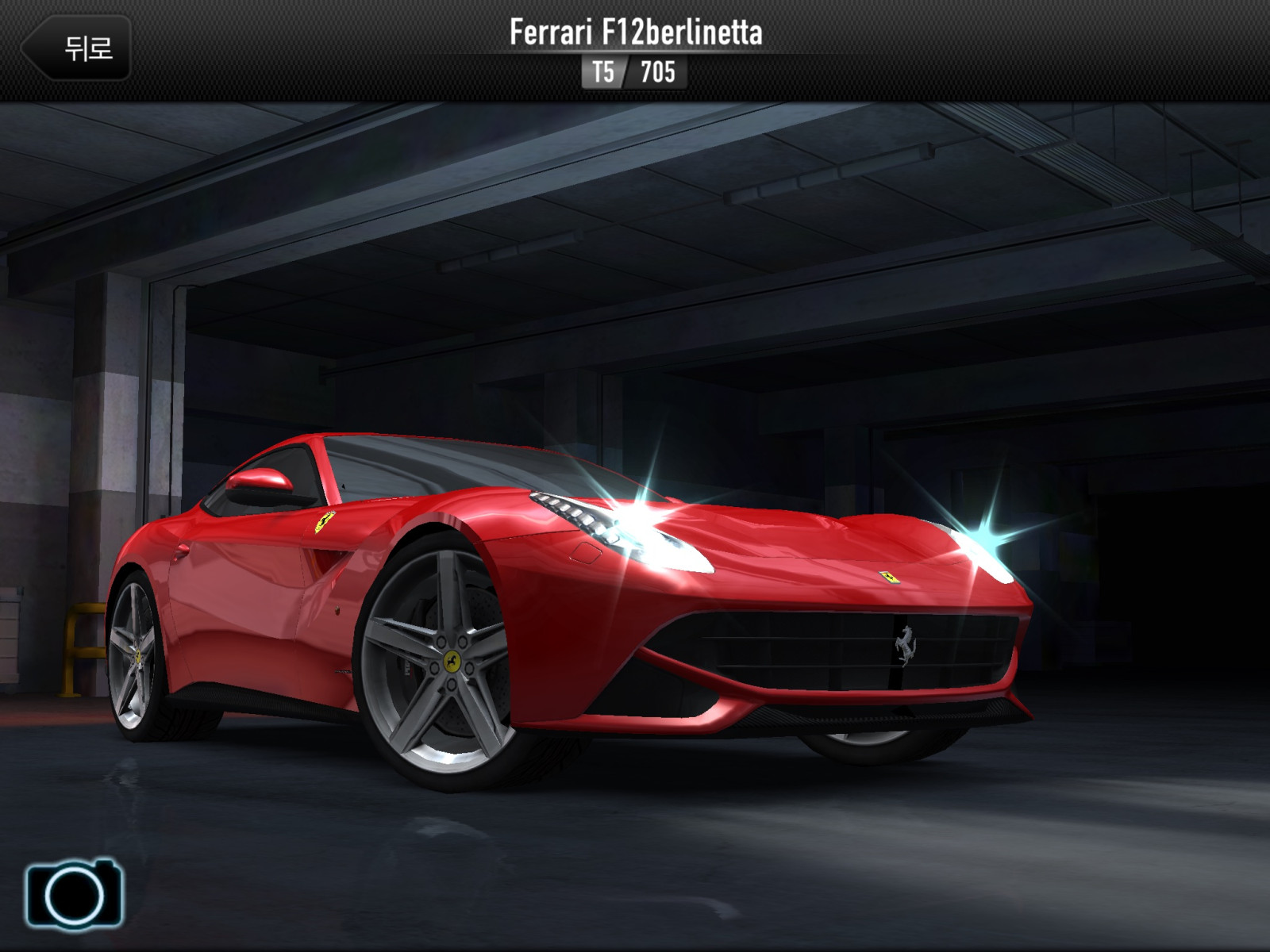The image size is (1270, 952).
Task: Go back with the 뒤로 button
Action: [78, 48]
